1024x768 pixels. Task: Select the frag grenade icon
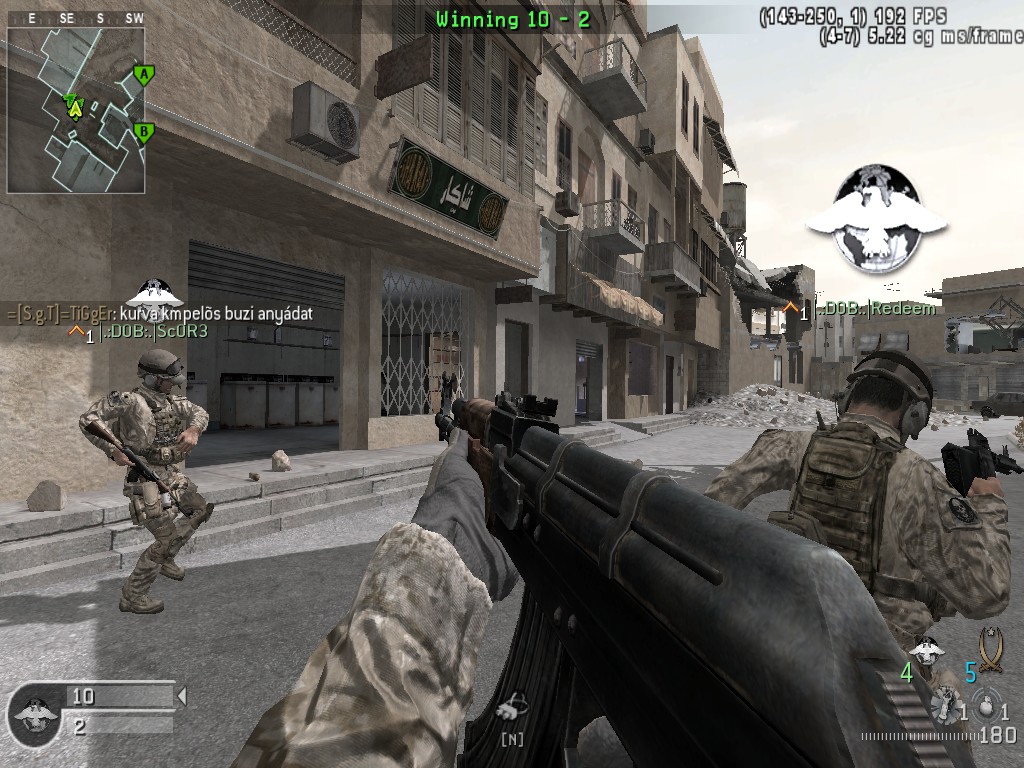pos(987,706)
